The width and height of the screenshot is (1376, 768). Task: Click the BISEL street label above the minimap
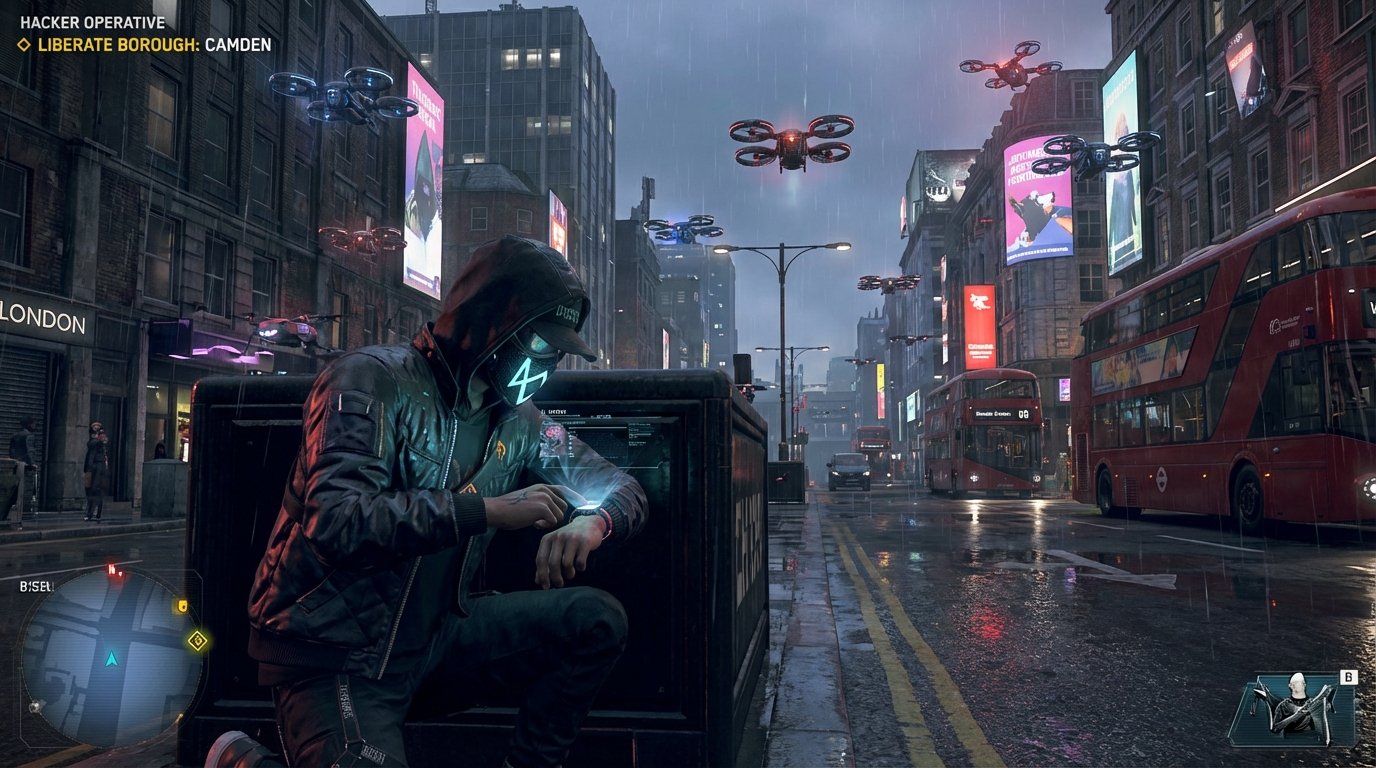pos(35,585)
